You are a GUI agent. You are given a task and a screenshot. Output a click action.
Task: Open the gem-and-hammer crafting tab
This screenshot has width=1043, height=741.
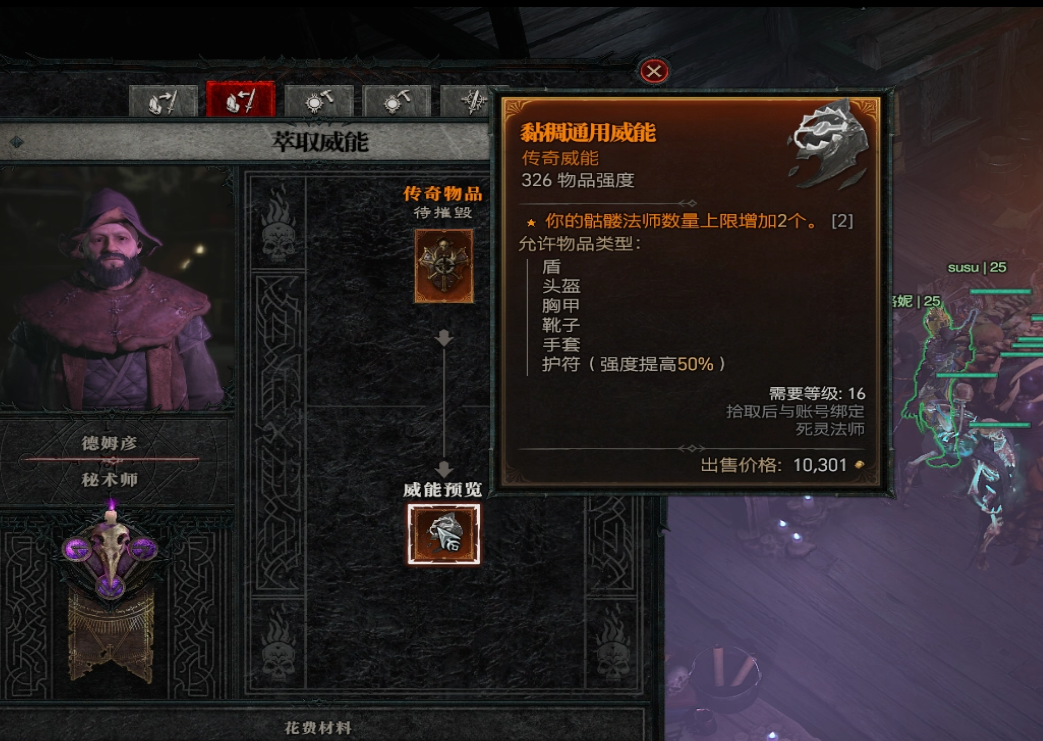pyautogui.click(x=319, y=102)
